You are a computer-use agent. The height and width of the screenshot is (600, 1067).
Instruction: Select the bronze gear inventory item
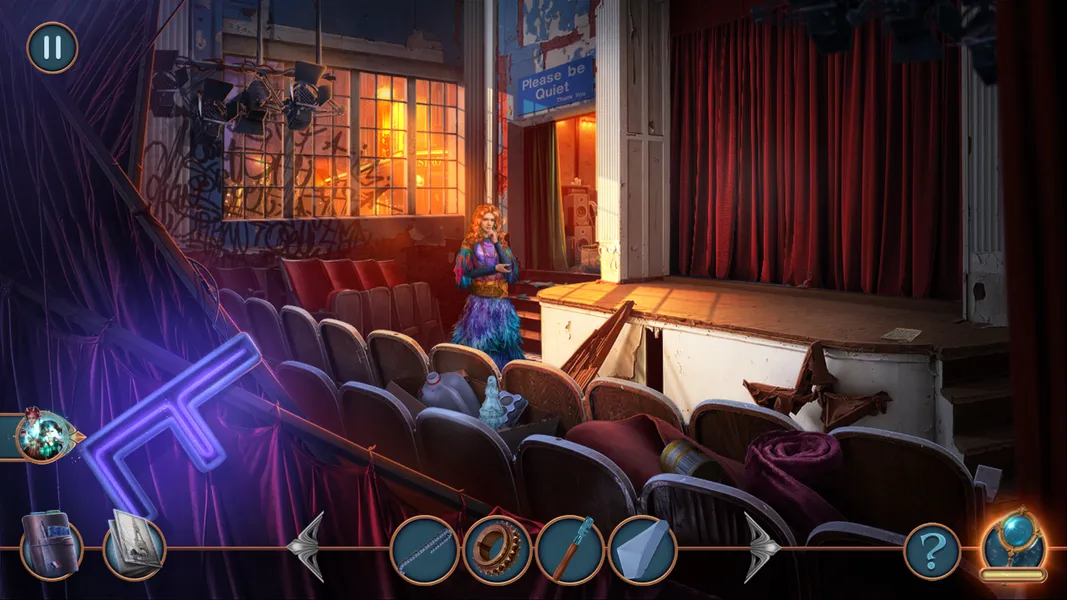click(x=497, y=550)
